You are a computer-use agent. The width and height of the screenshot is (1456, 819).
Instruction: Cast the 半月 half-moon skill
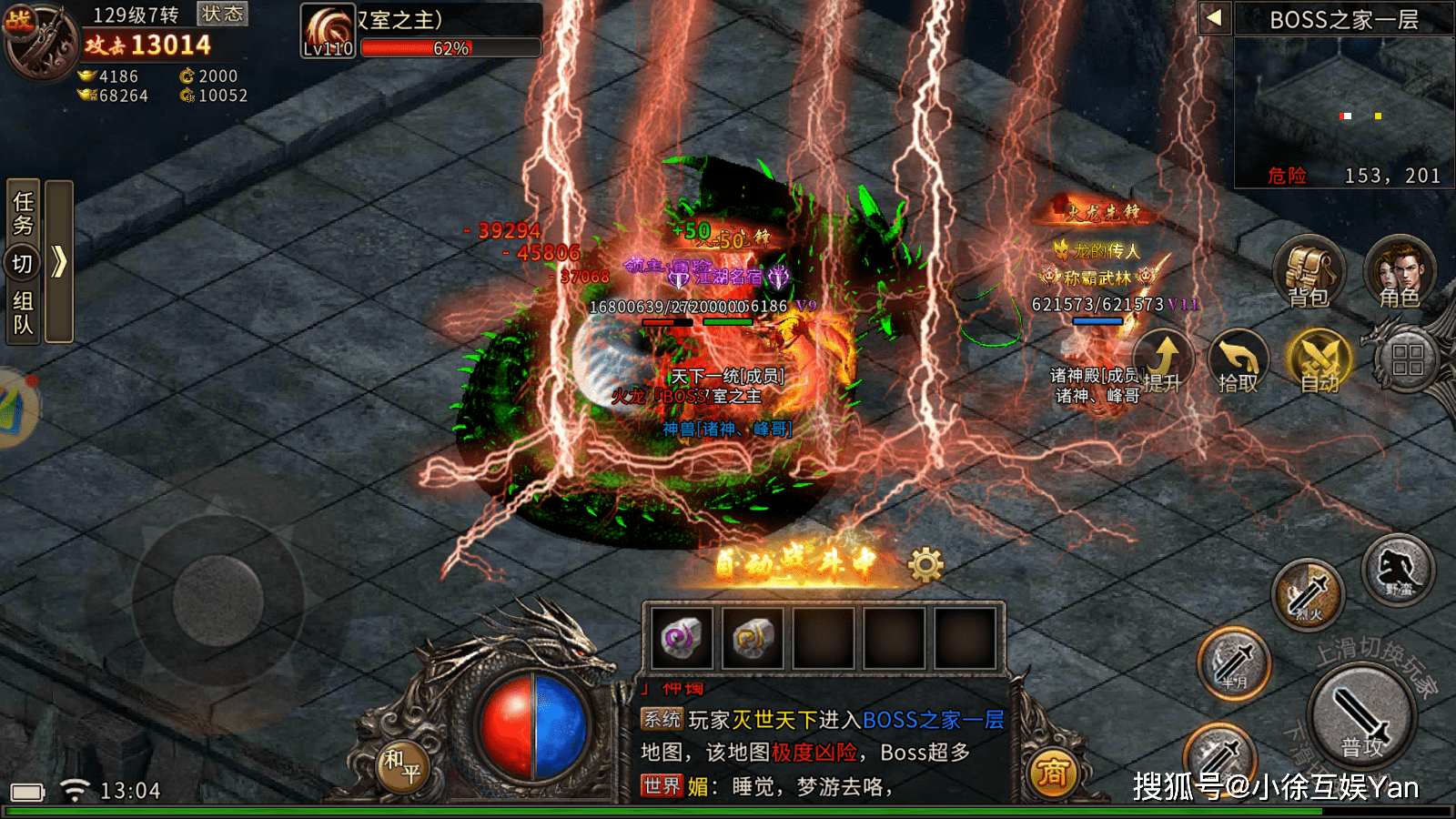[x=1234, y=663]
